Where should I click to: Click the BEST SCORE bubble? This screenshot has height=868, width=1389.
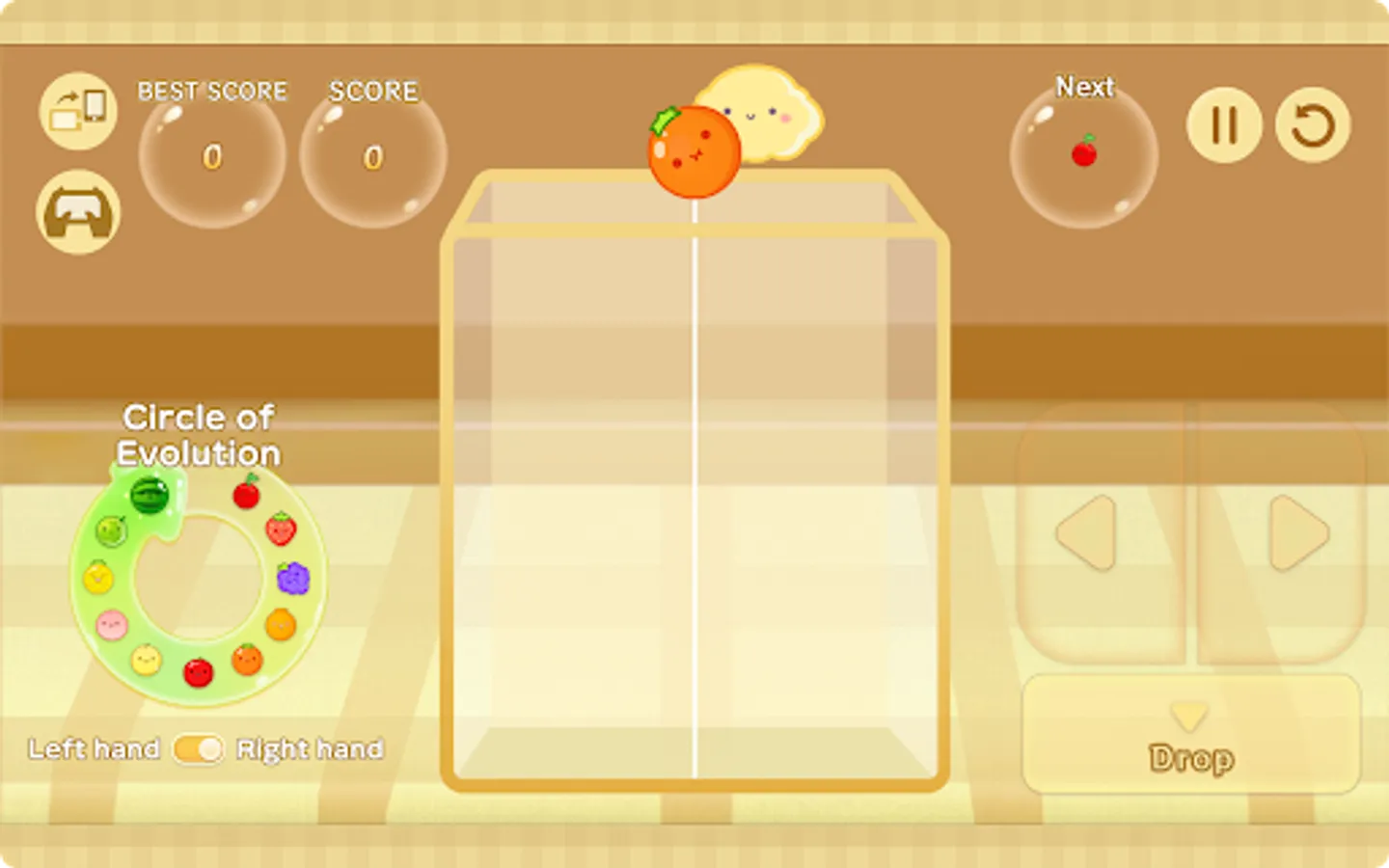211,157
